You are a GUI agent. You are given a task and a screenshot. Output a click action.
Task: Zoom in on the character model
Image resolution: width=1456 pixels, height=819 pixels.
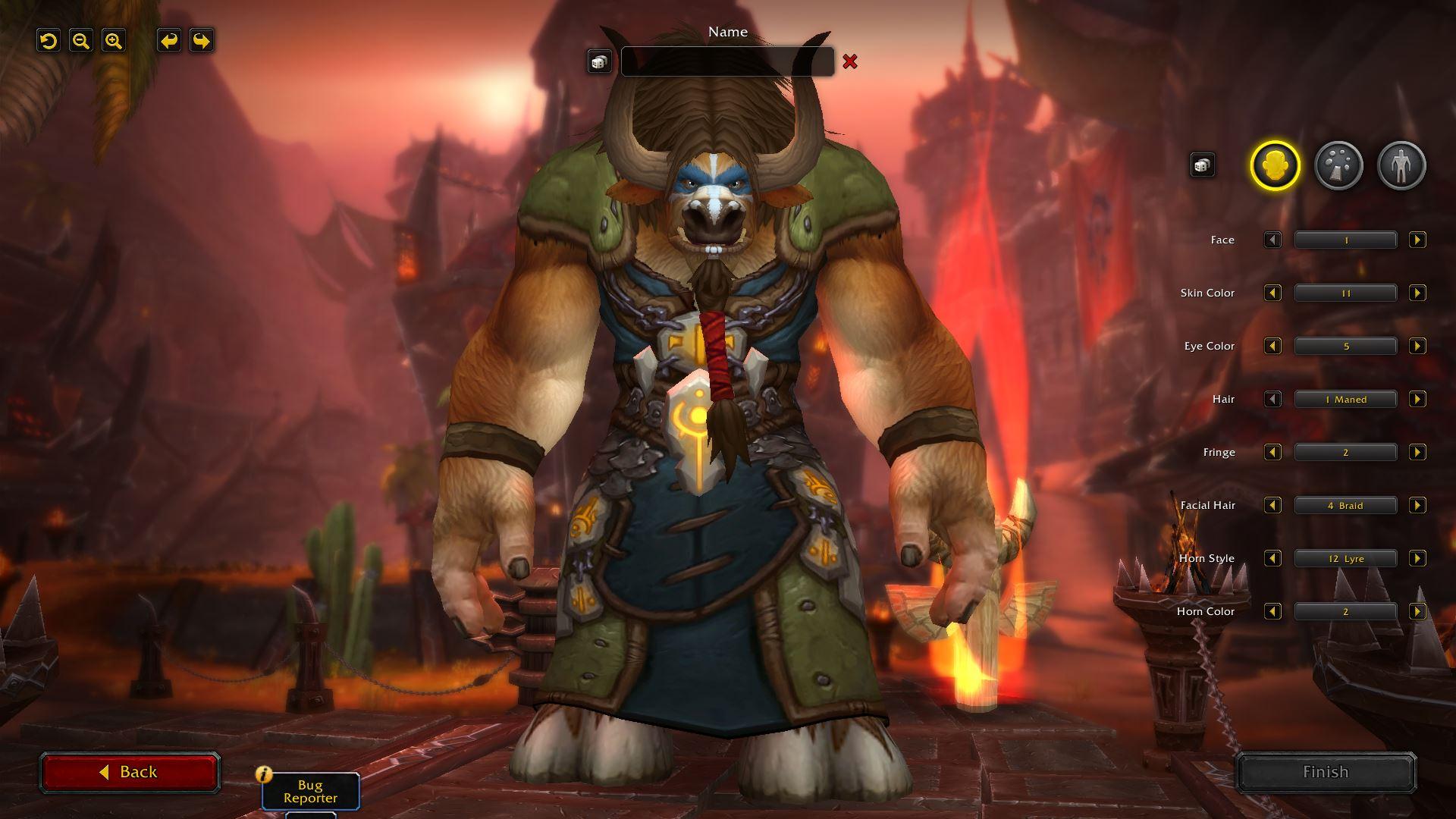(x=111, y=42)
